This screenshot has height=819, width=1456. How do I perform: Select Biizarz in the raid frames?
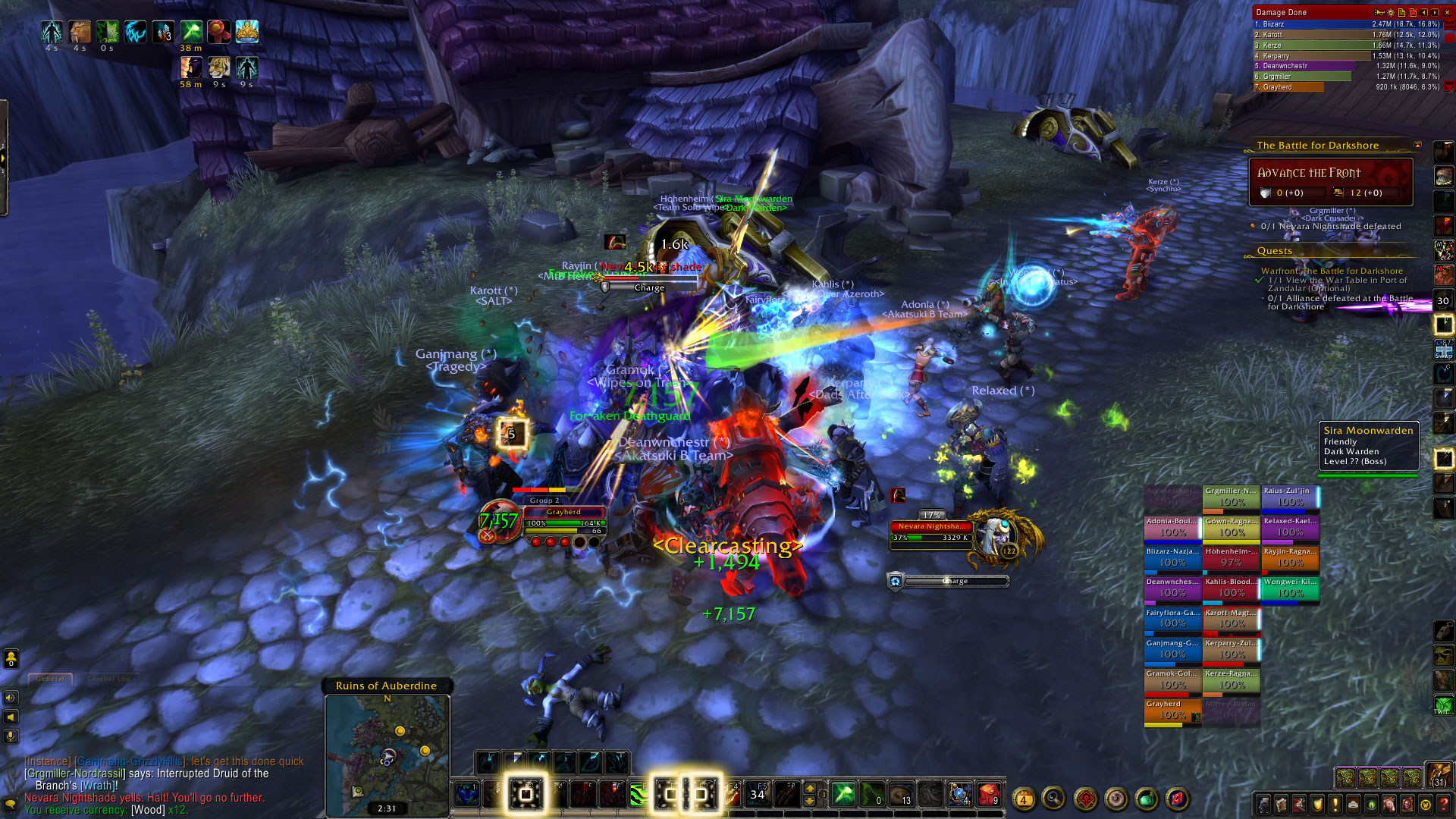point(1172,557)
